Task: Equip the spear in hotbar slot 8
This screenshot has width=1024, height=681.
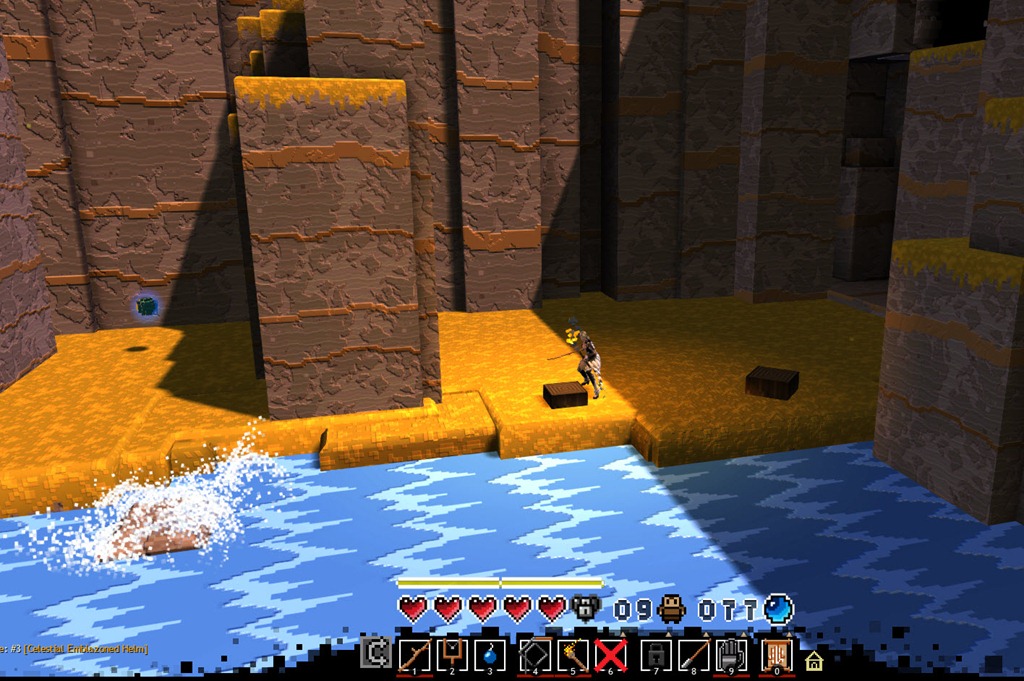Action: click(694, 655)
